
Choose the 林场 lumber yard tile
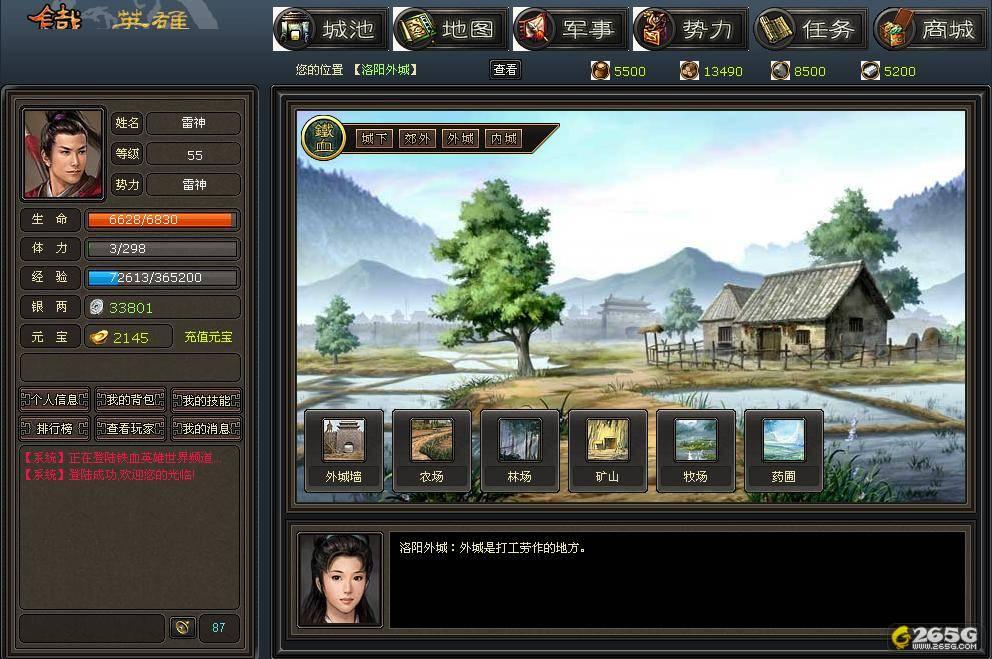tap(519, 450)
